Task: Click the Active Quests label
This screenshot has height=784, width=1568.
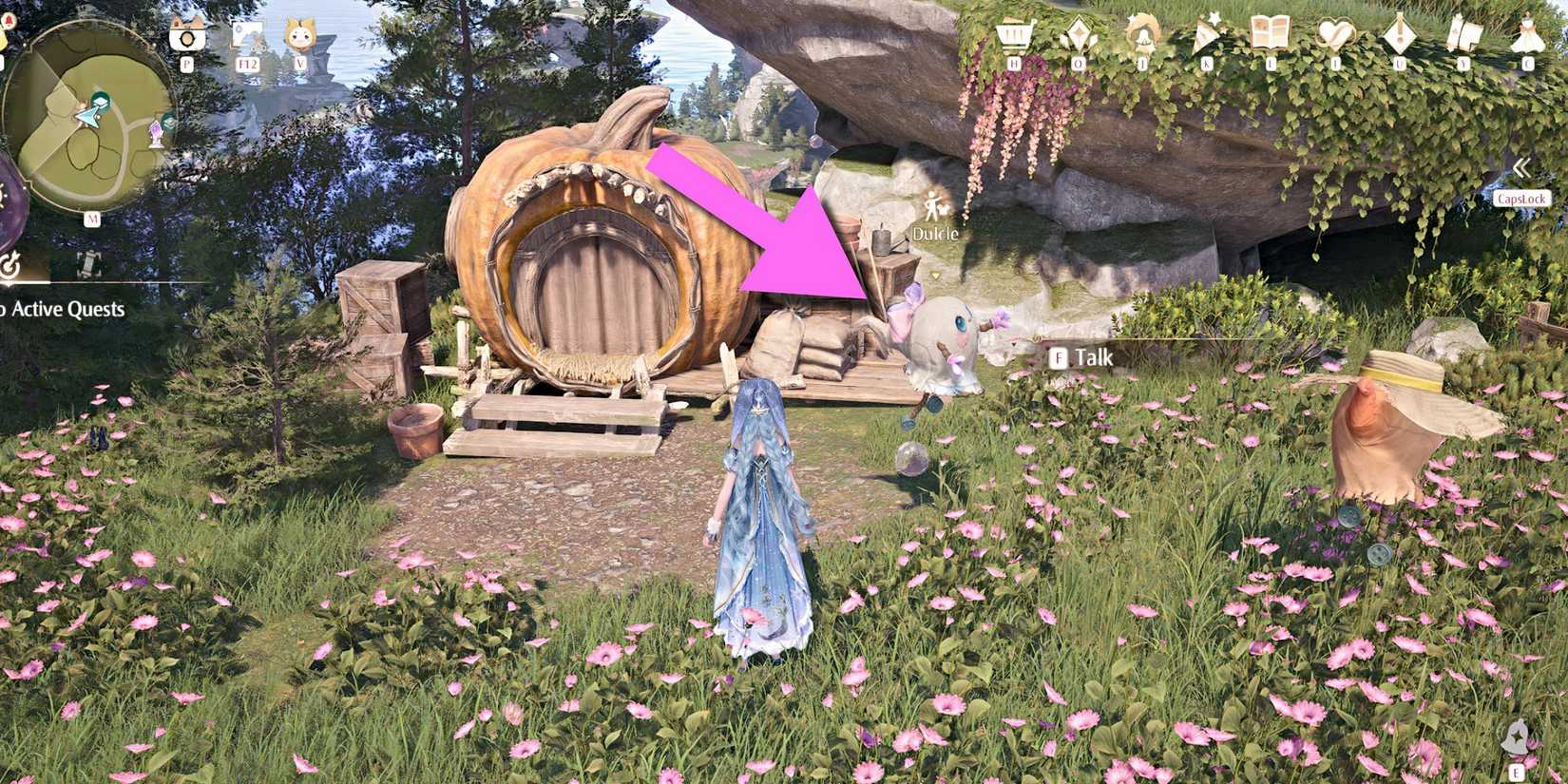Action: tap(62, 309)
